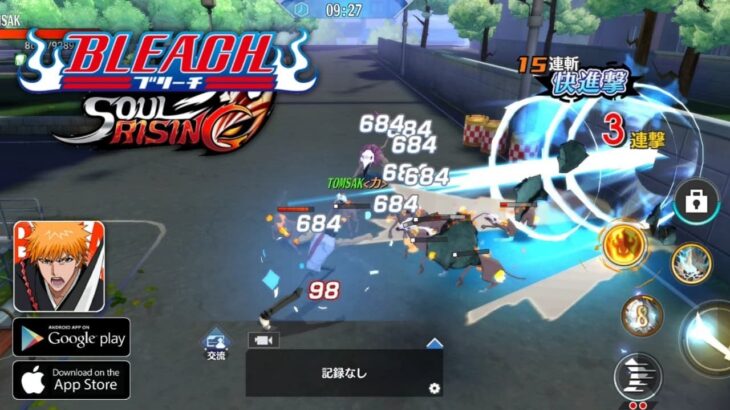Open the Google Play store badge
730x410 pixels.
[x=71, y=338]
